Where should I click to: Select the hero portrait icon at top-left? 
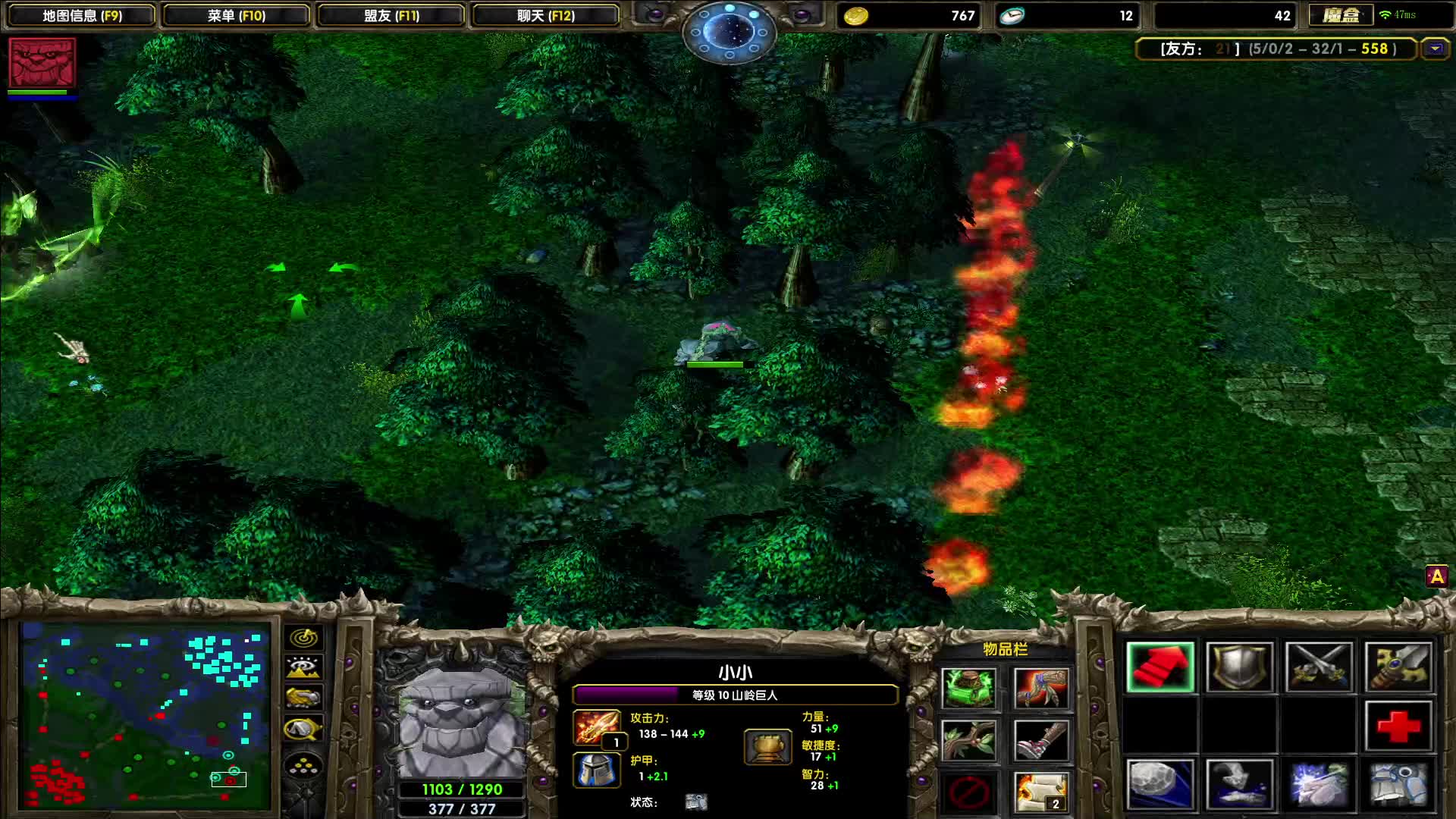click(42, 63)
